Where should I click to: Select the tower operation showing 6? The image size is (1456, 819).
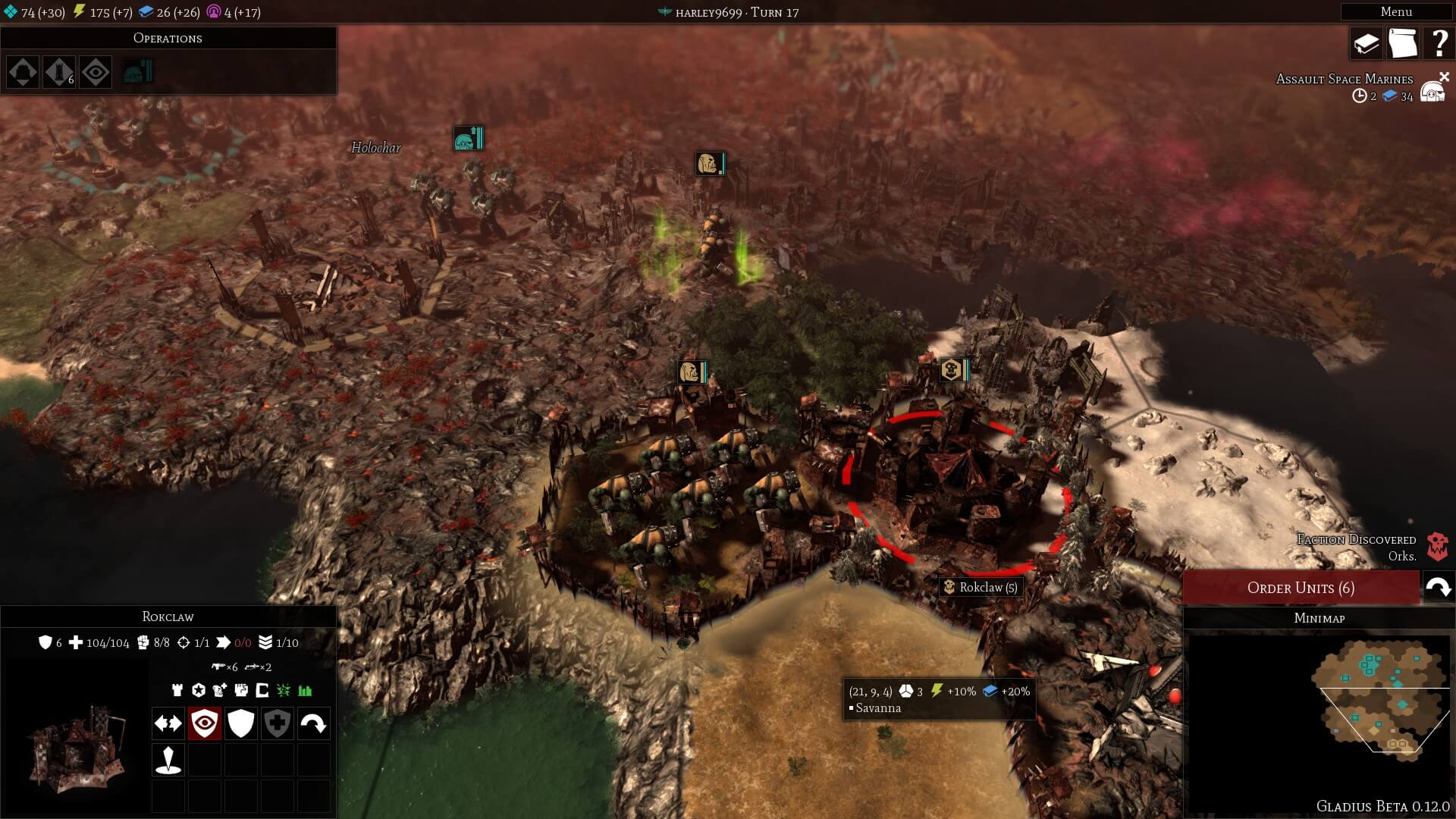[x=59, y=73]
